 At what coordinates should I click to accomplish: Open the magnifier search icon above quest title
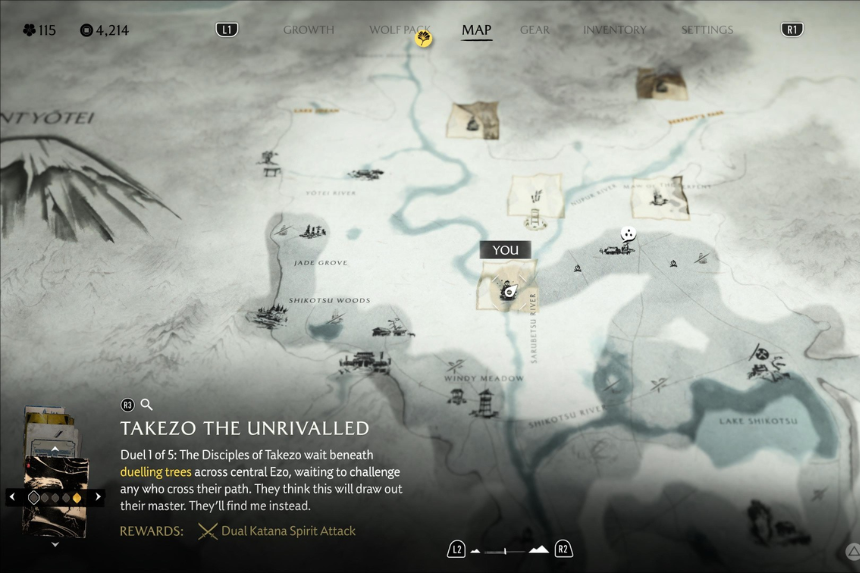(x=147, y=404)
